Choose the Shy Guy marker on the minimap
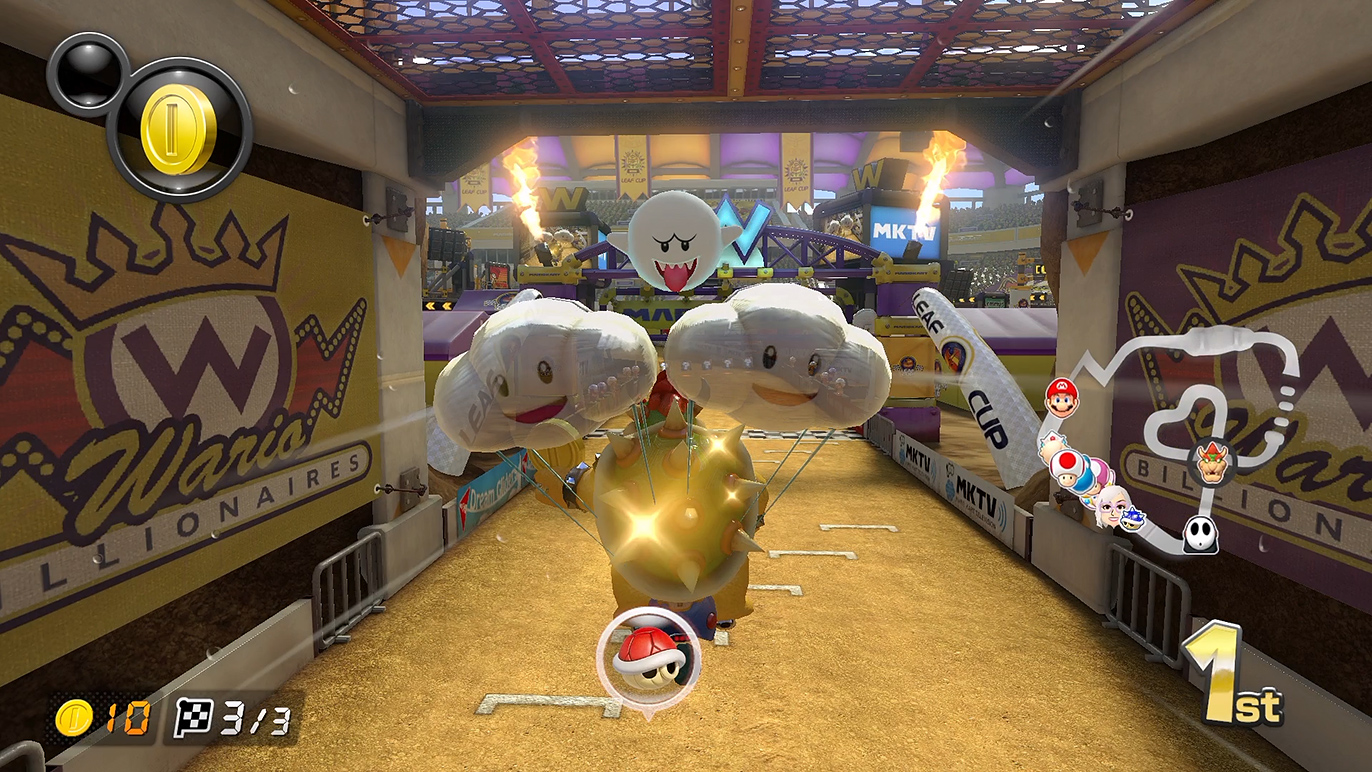 [x=1200, y=534]
